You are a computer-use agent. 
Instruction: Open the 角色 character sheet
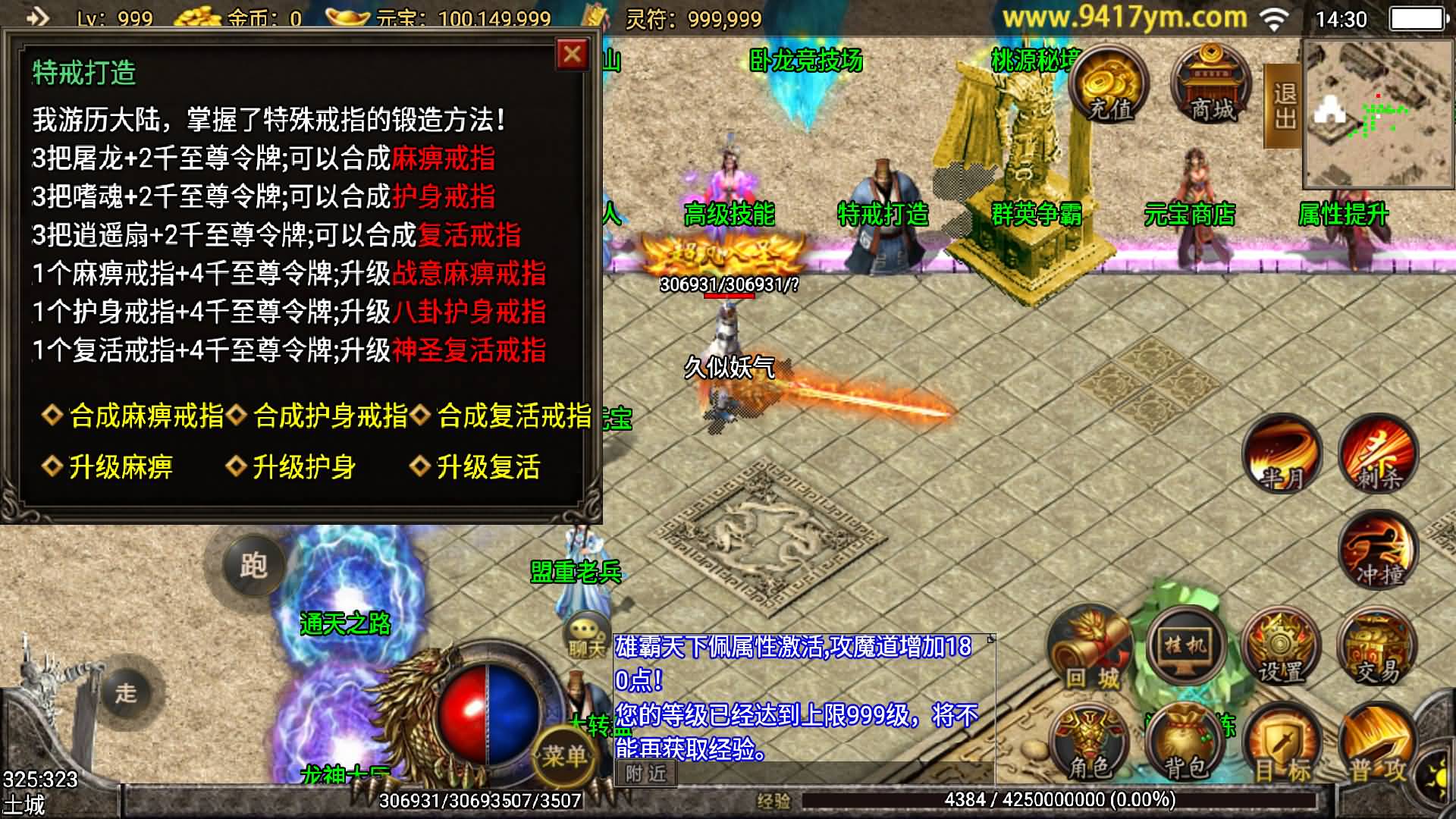1089,747
